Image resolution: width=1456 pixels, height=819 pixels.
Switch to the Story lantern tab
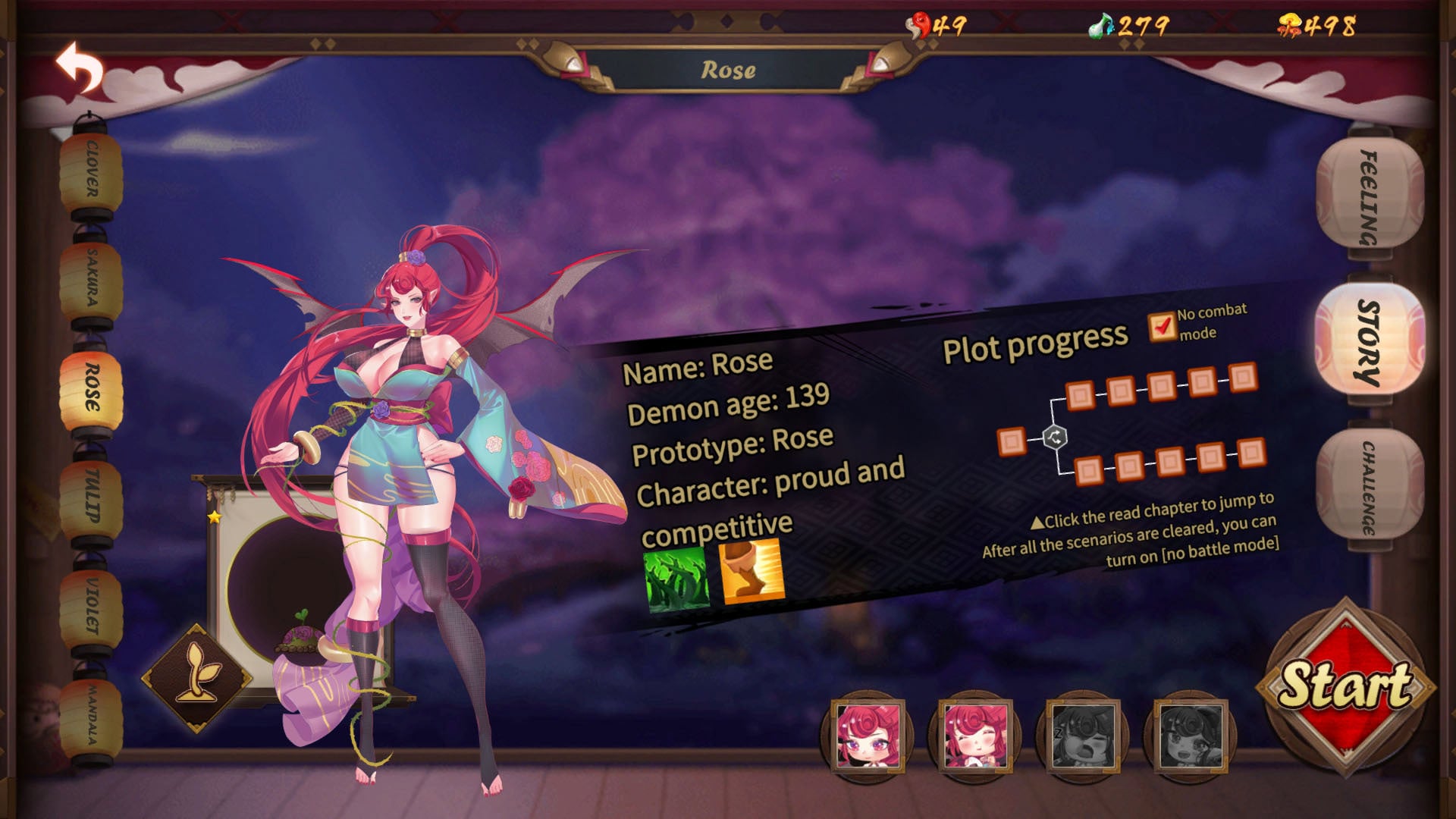point(1369,341)
